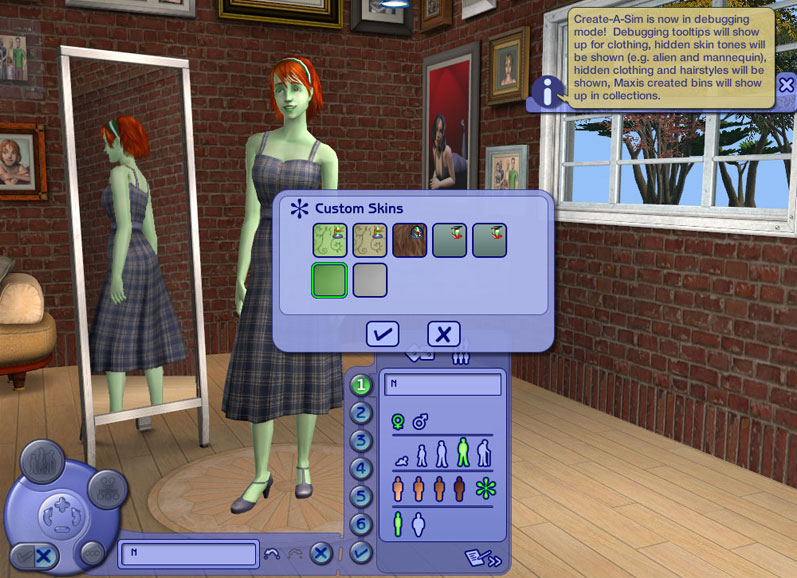Confirm the Custom Skins selection with the checkmark
This screenshot has width=797, height=578.
click(x=383, y=334)
